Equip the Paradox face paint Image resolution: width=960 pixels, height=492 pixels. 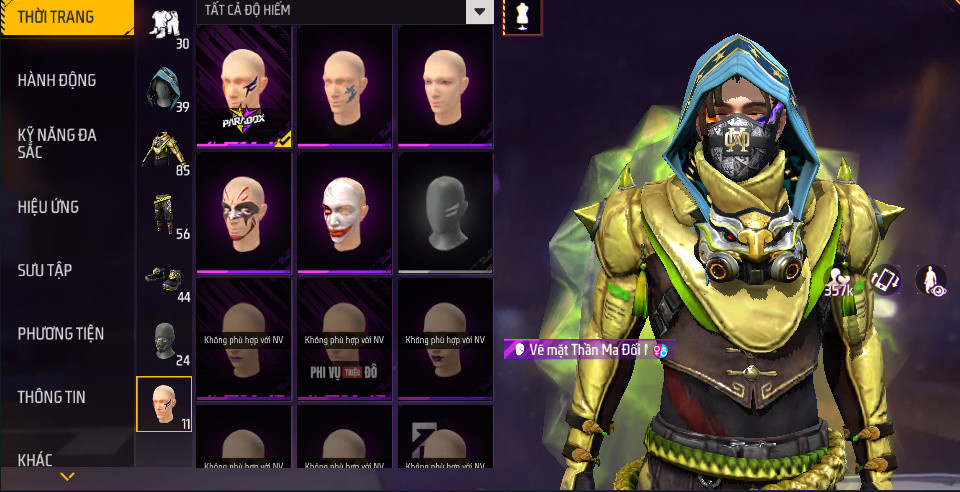244,87
